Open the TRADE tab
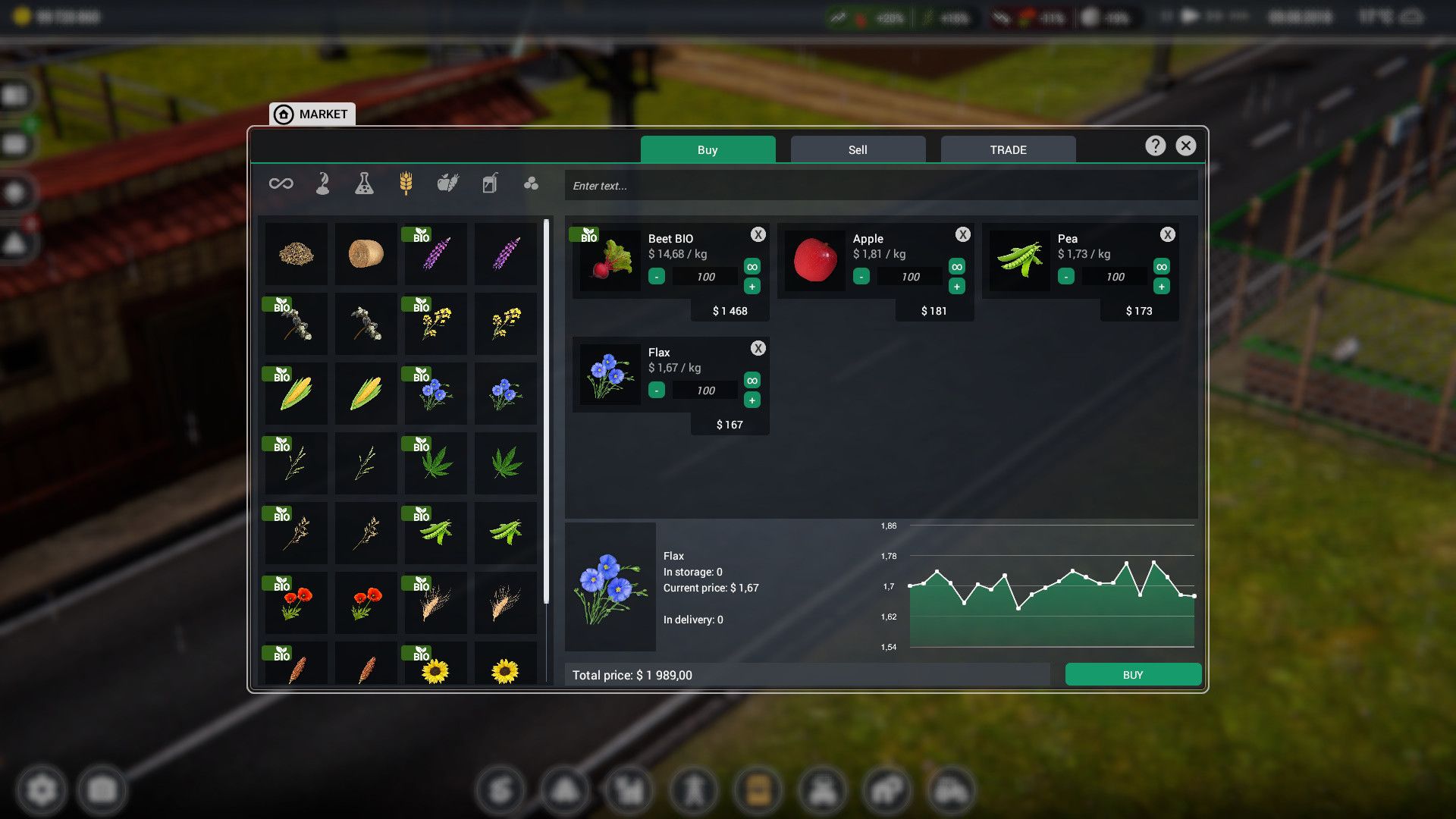The width and height of the screenshot is (1456, 819). point(1007,149)
